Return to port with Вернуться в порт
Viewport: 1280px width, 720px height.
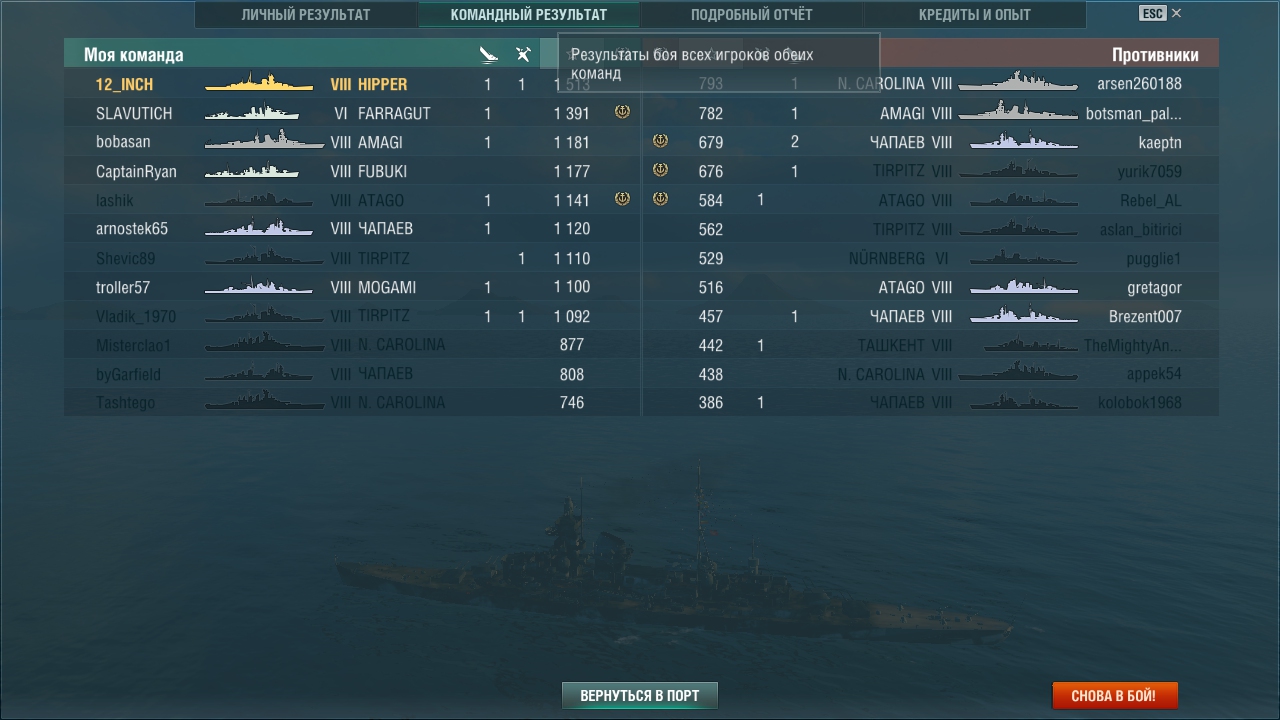(x=639, y=695)
